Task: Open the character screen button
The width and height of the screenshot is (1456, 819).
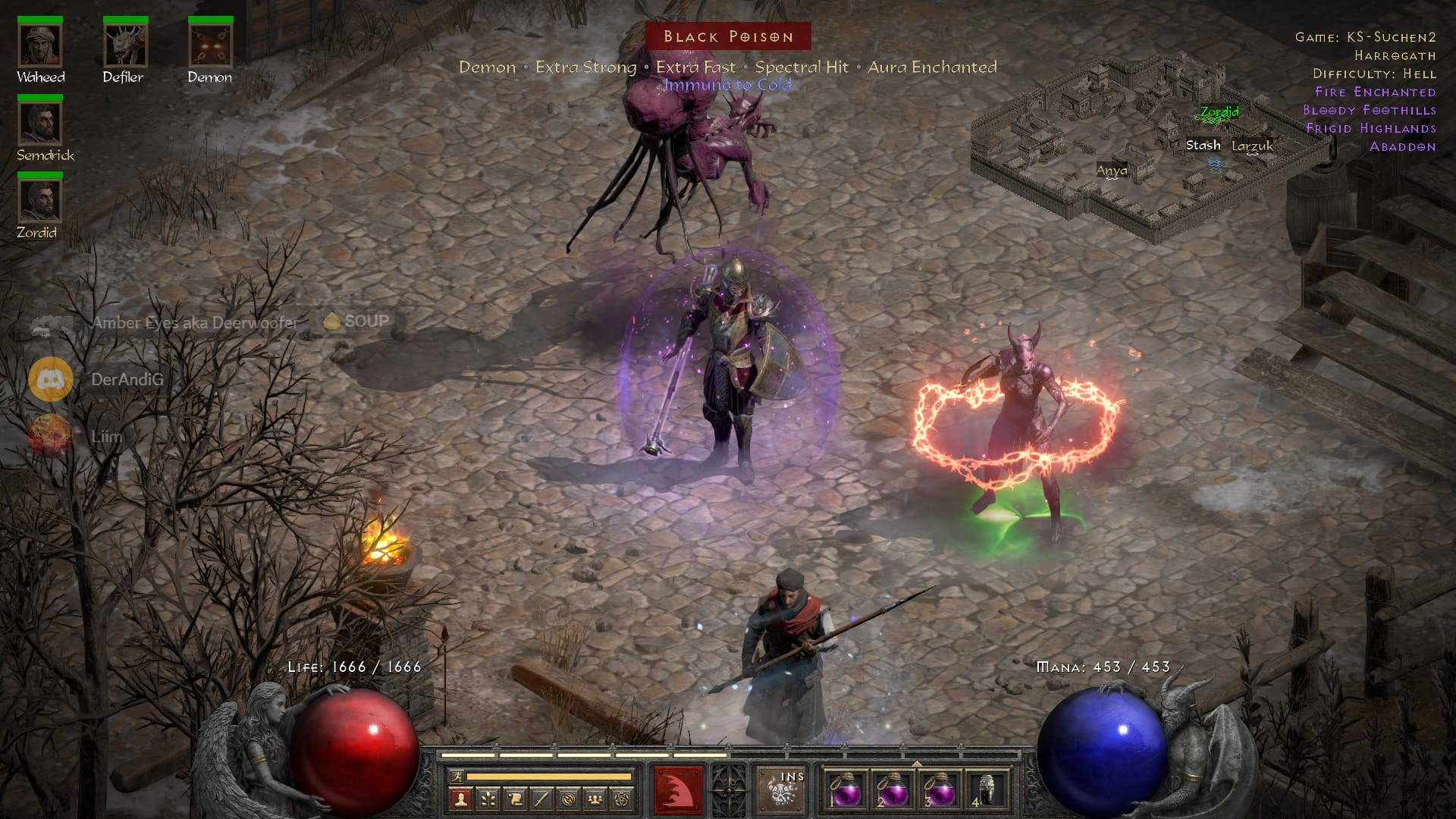Action: [460, 799]
